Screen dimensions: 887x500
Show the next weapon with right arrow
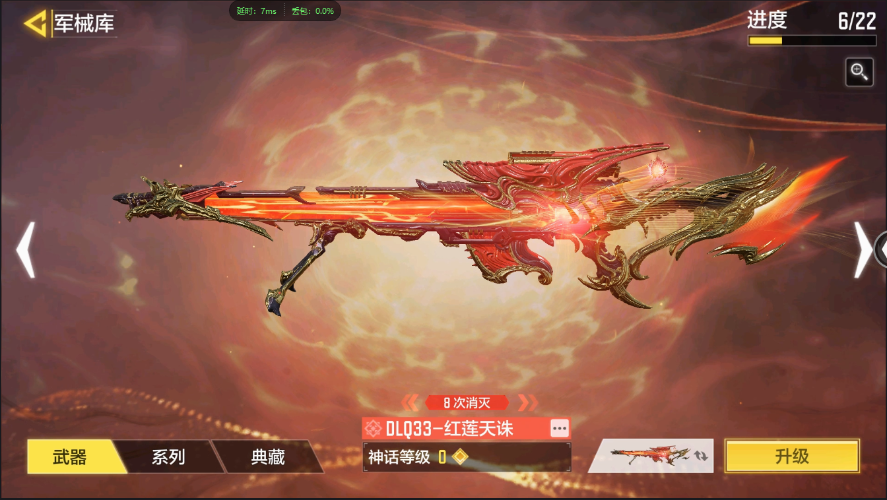tap(862, 250)
